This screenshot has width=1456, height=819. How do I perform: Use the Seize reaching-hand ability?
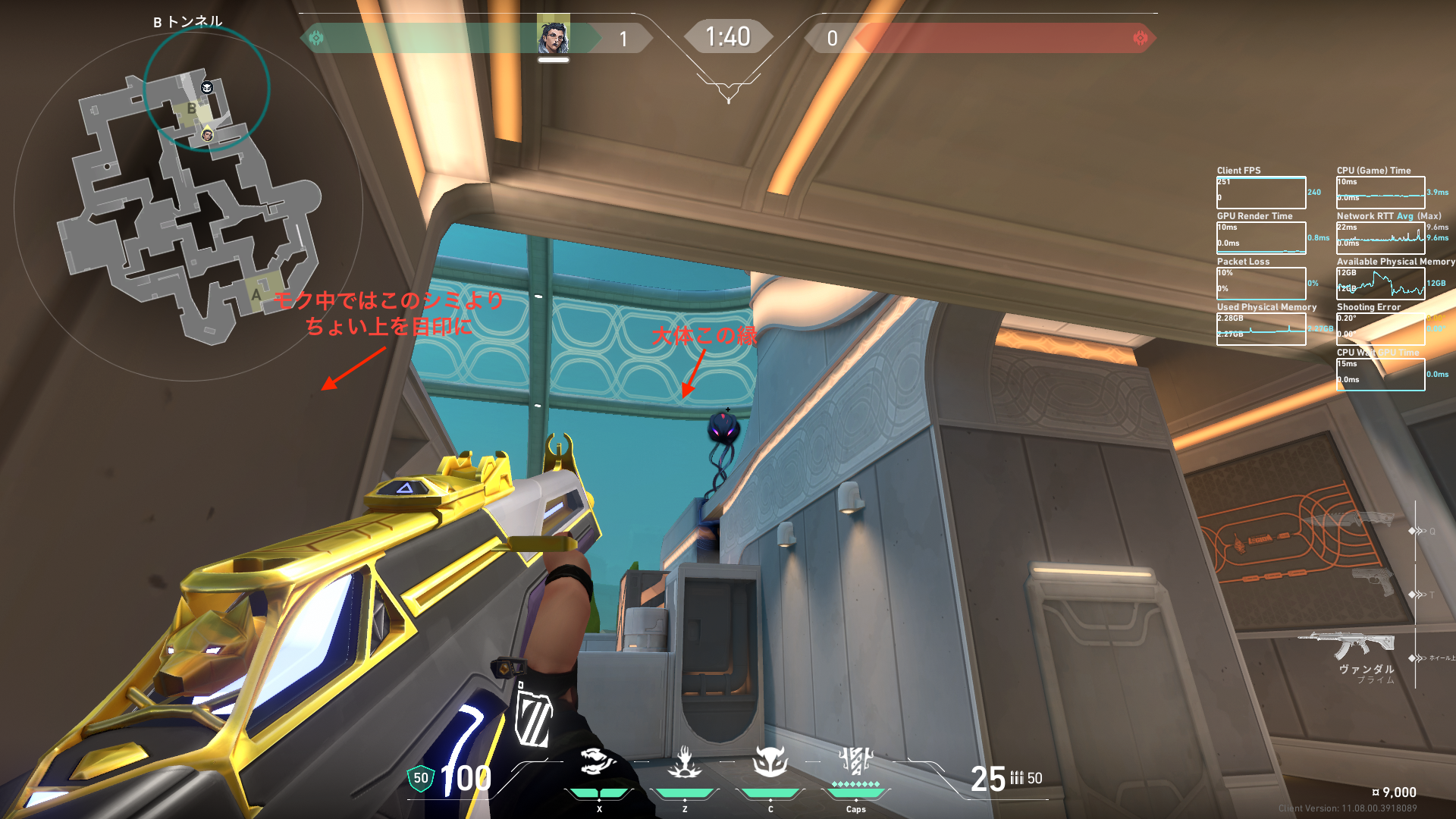pos(684,762)
